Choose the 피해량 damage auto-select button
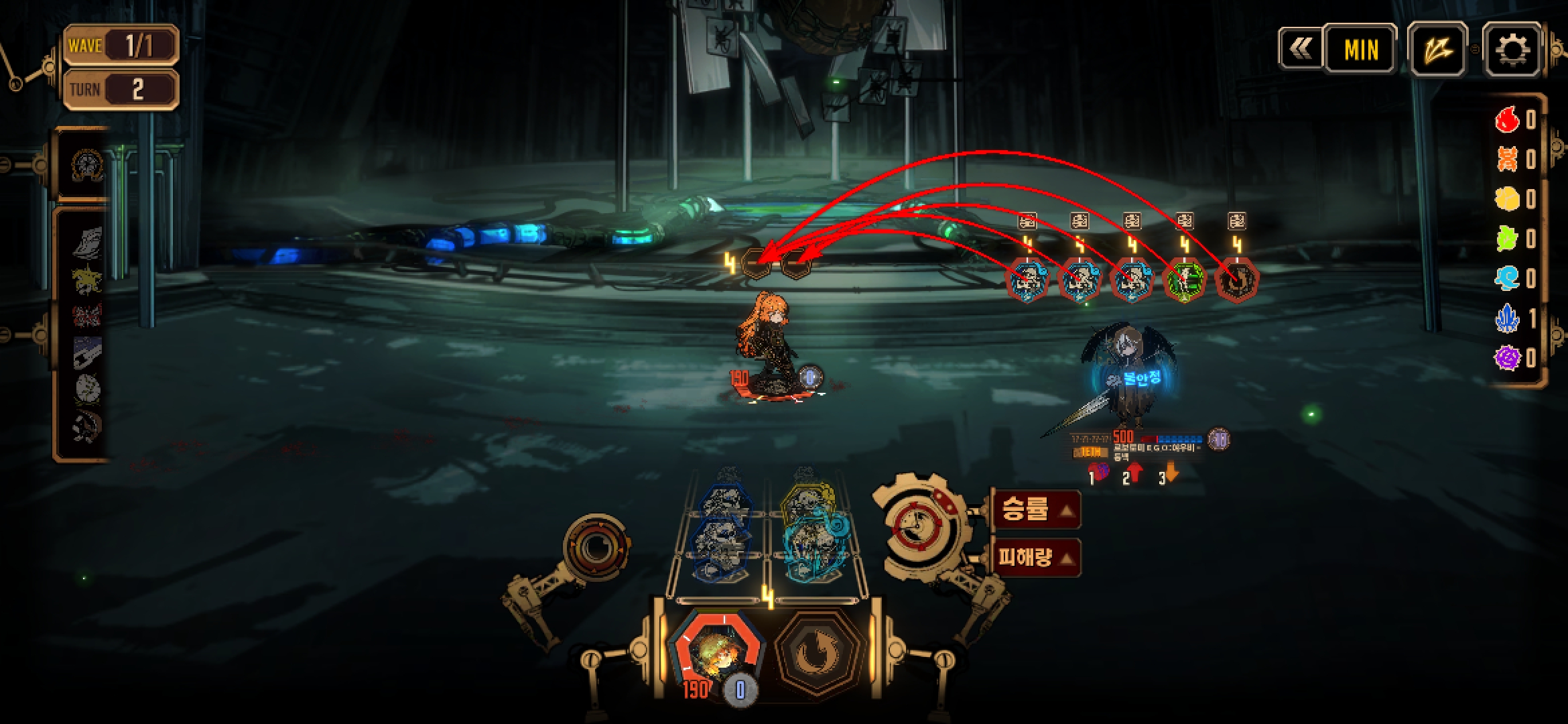The width and height of the screenshot is (1568, 724). click(x=1036, y=557)
